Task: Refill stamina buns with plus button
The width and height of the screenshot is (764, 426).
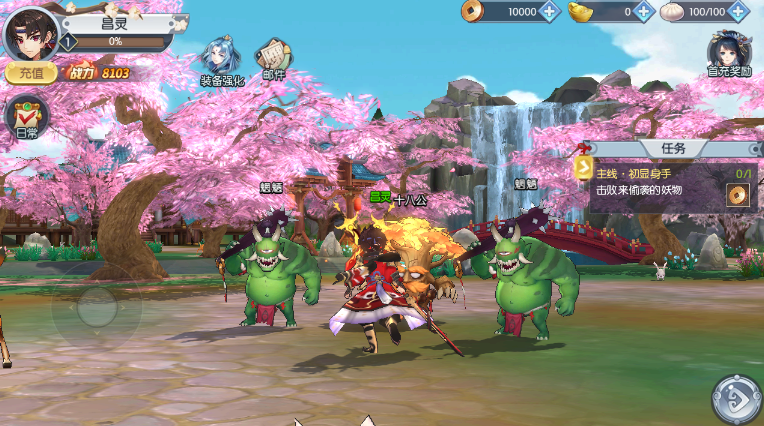Action: coord(739,12)
